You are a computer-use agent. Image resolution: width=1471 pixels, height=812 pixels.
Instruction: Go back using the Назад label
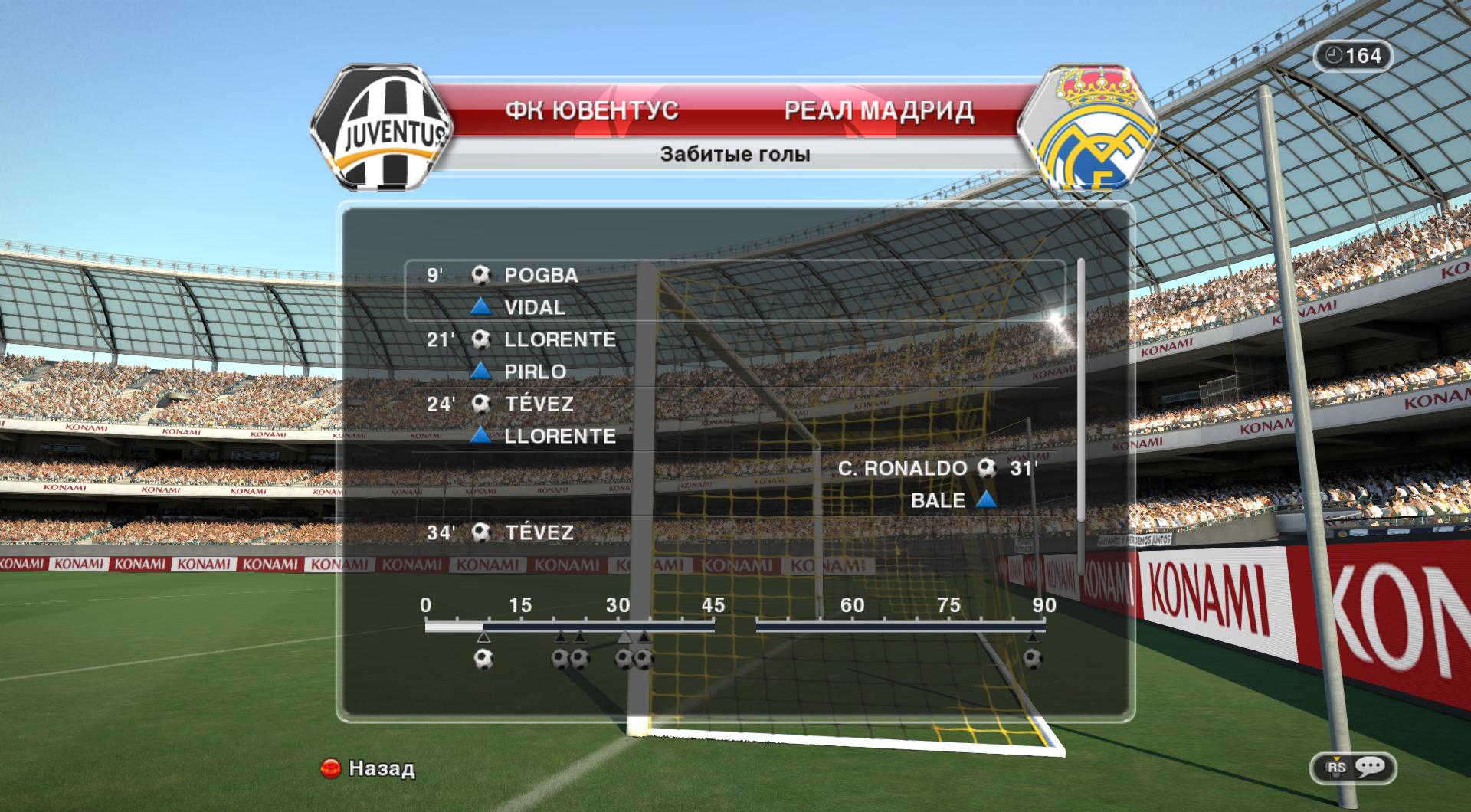381,768
